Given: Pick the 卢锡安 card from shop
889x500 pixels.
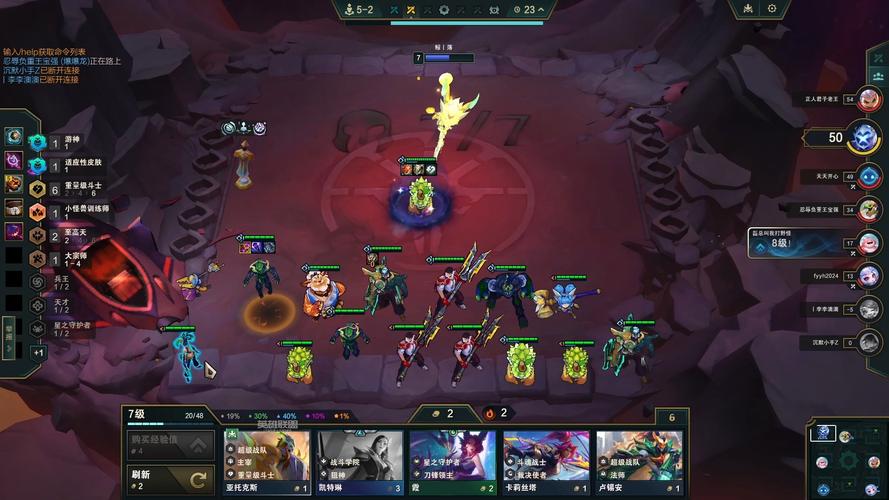Looking at the screenshot, I should point(639,463).
